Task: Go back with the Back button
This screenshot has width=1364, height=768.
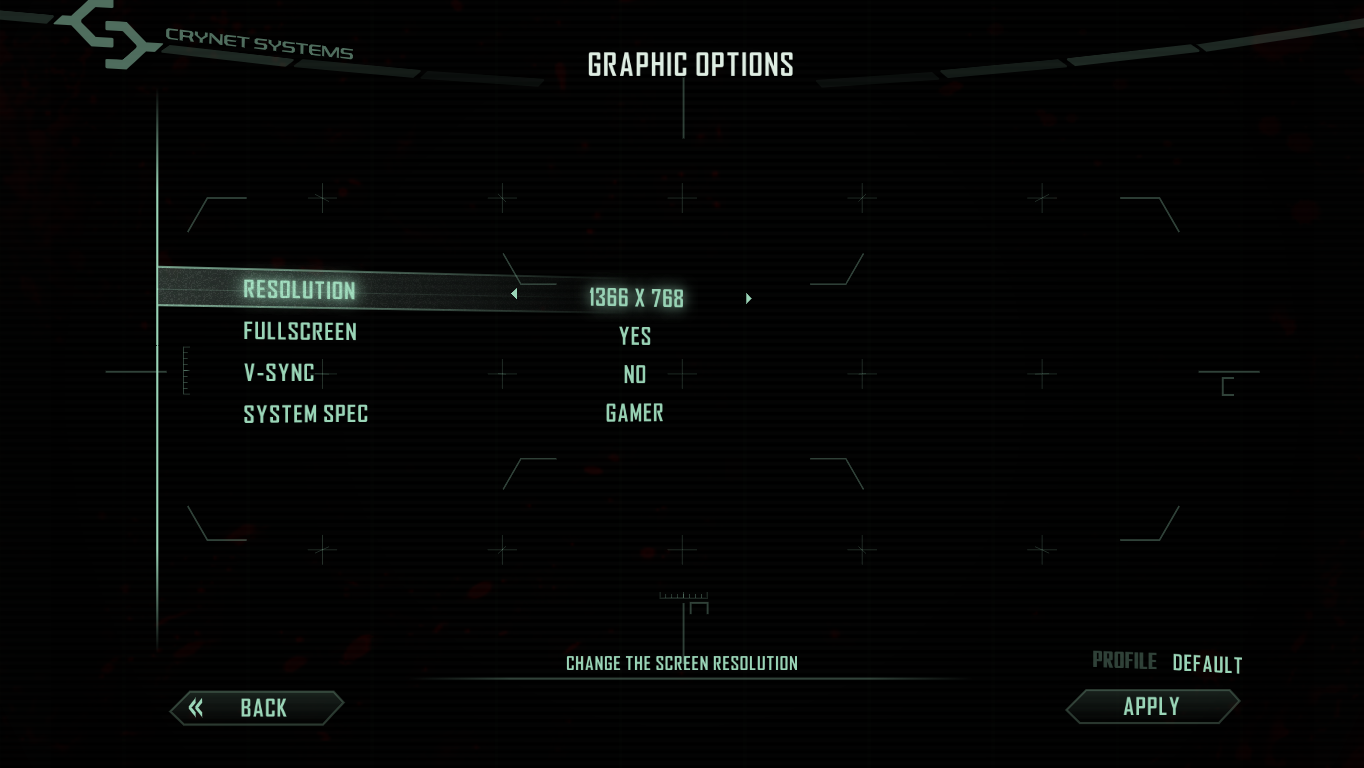Action: [256, 708]
